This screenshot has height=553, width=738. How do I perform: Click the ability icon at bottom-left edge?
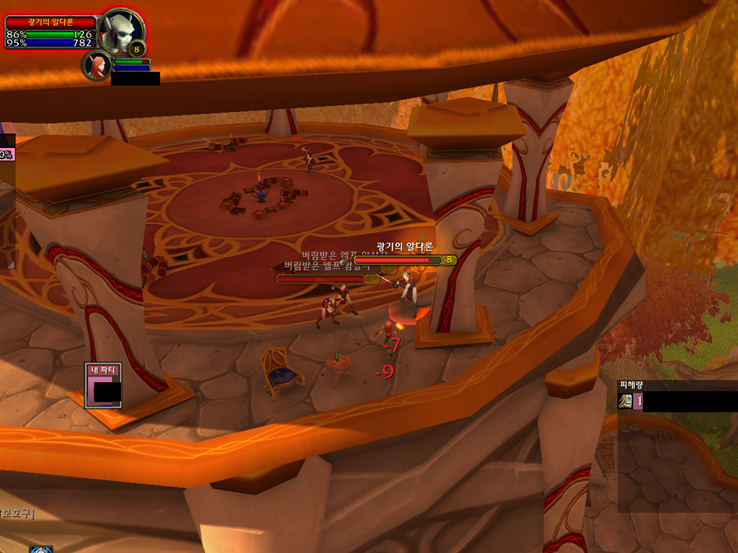41,549
